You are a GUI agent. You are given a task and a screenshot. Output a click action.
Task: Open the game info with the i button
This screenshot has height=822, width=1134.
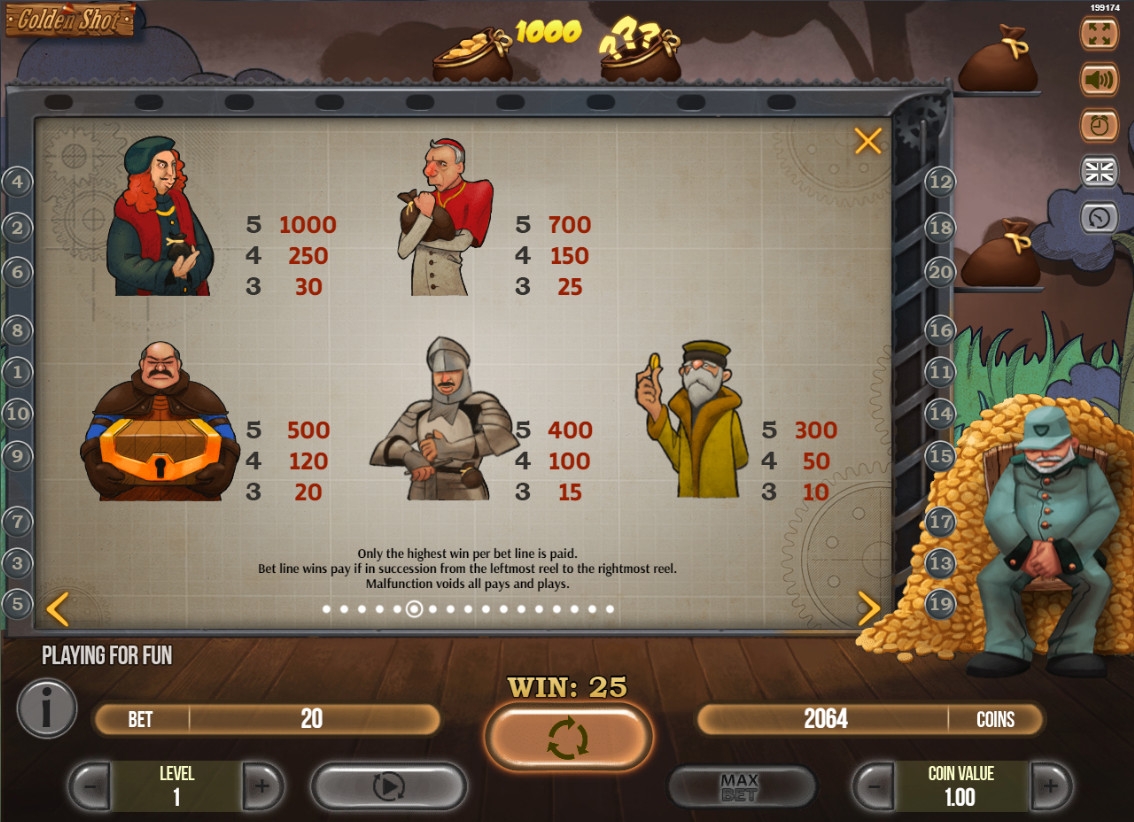(46, 708)
